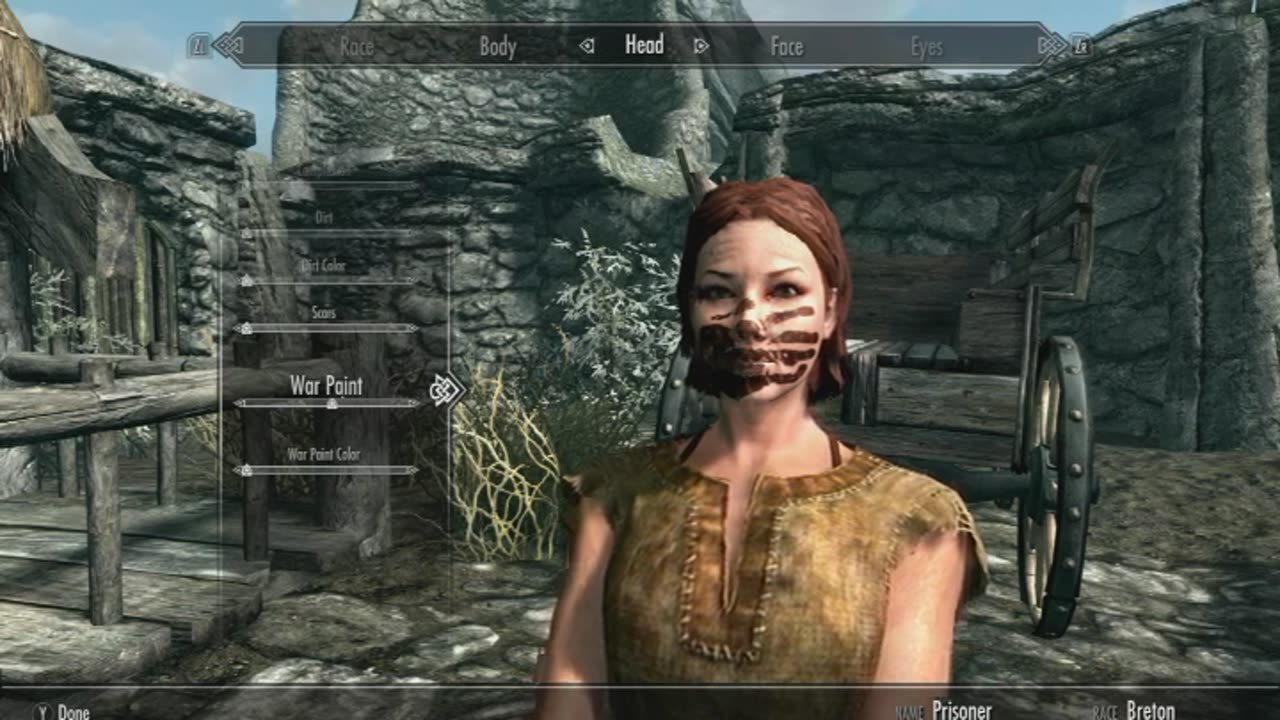Click the right arrow beside Head
This screenshot has height=720, width=1280.
click(703, 46)
